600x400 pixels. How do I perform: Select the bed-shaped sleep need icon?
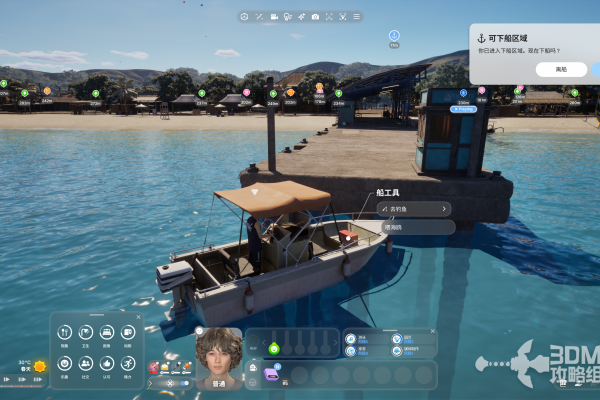(x=107, y=332)
